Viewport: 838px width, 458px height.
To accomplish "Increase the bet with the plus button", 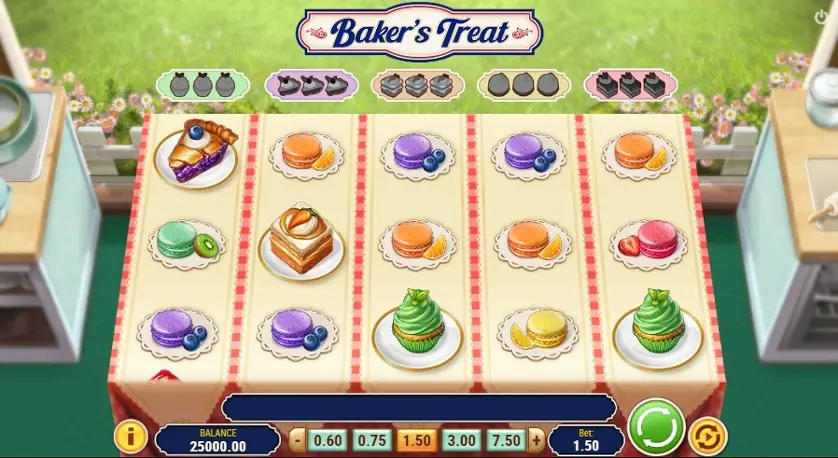I will (x=536, y=440).
